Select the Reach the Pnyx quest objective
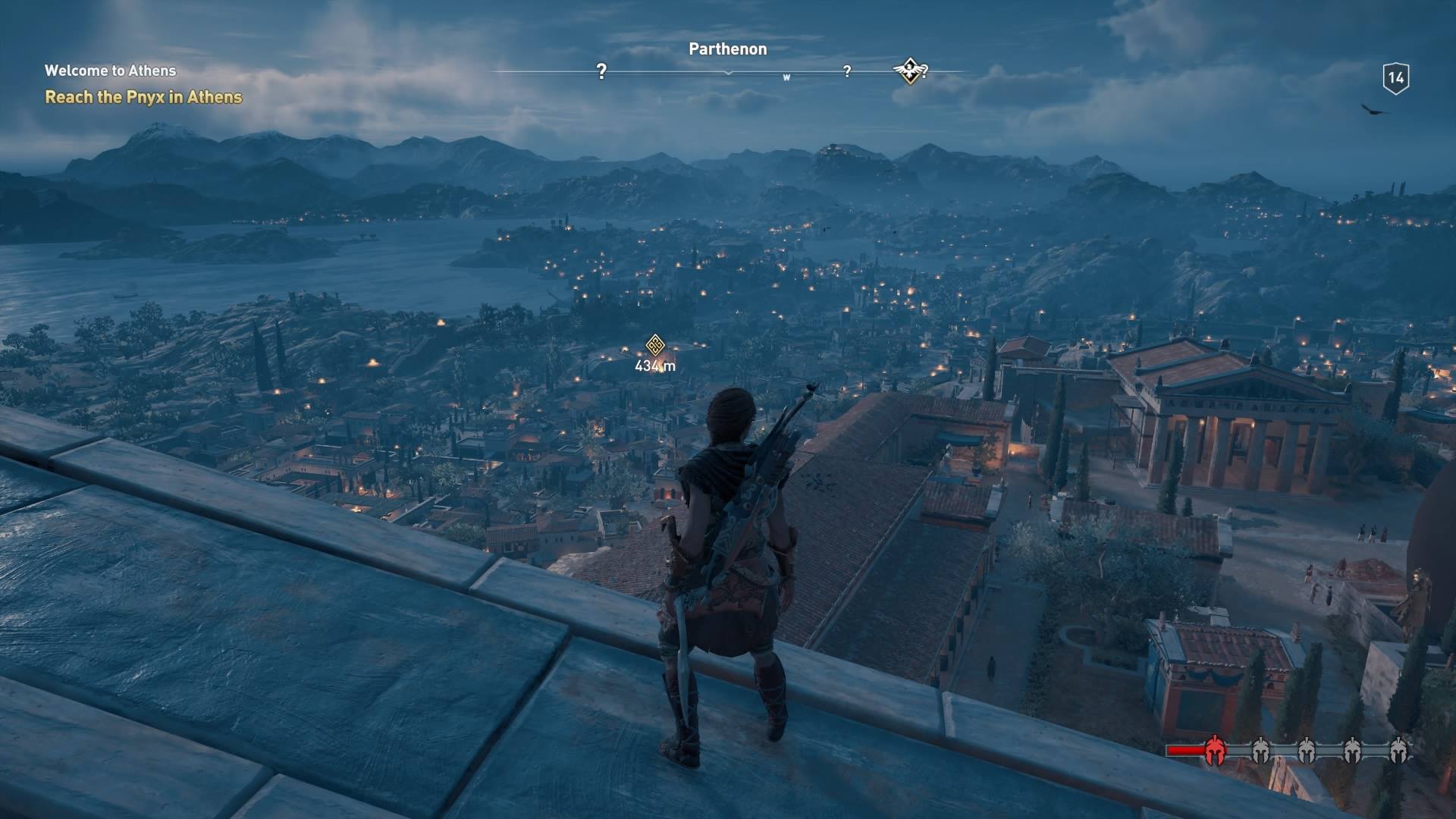Screen dimensions: 1456x819 pos(143,97)
